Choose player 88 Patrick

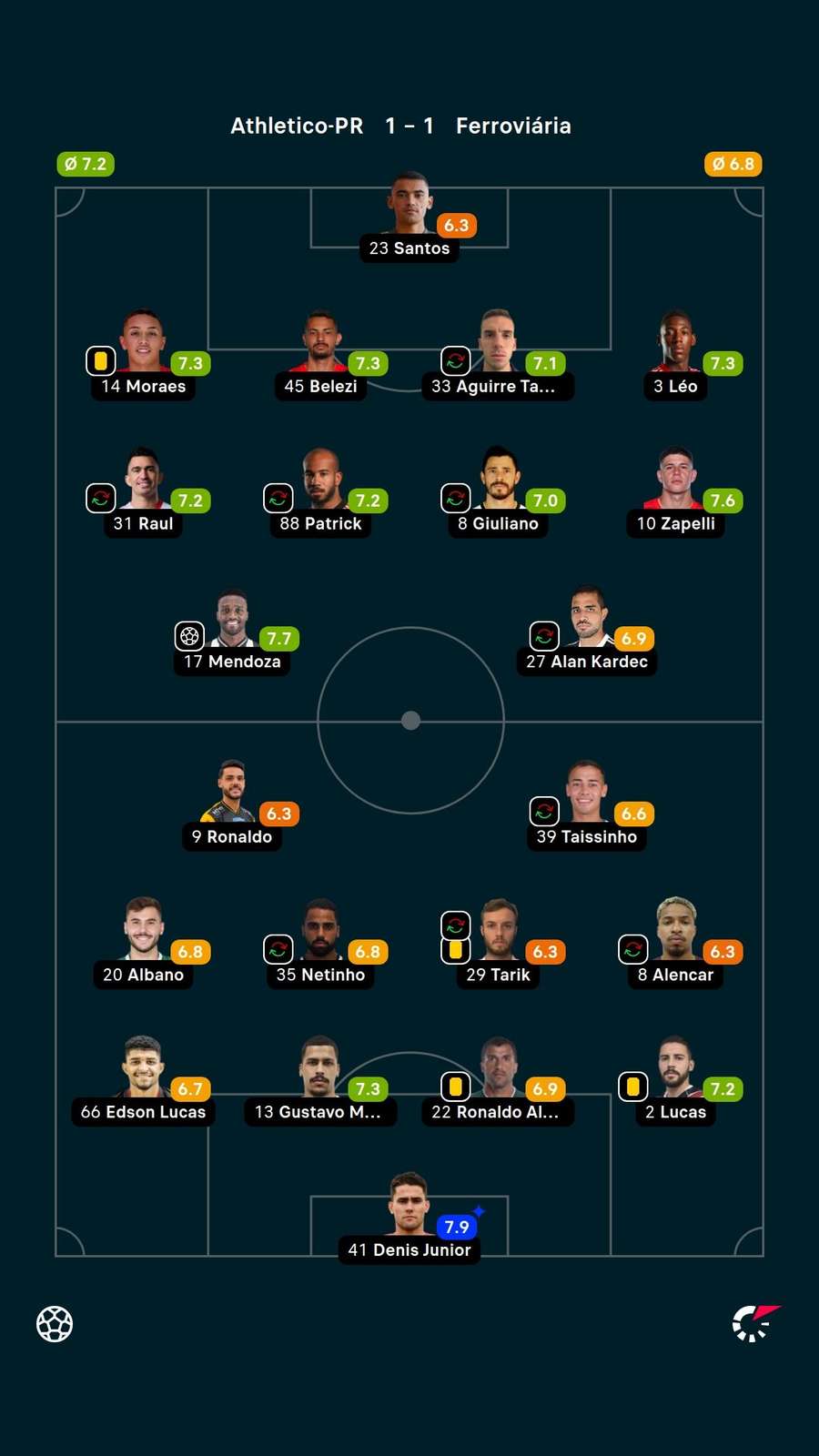click(x=320, y=480)
